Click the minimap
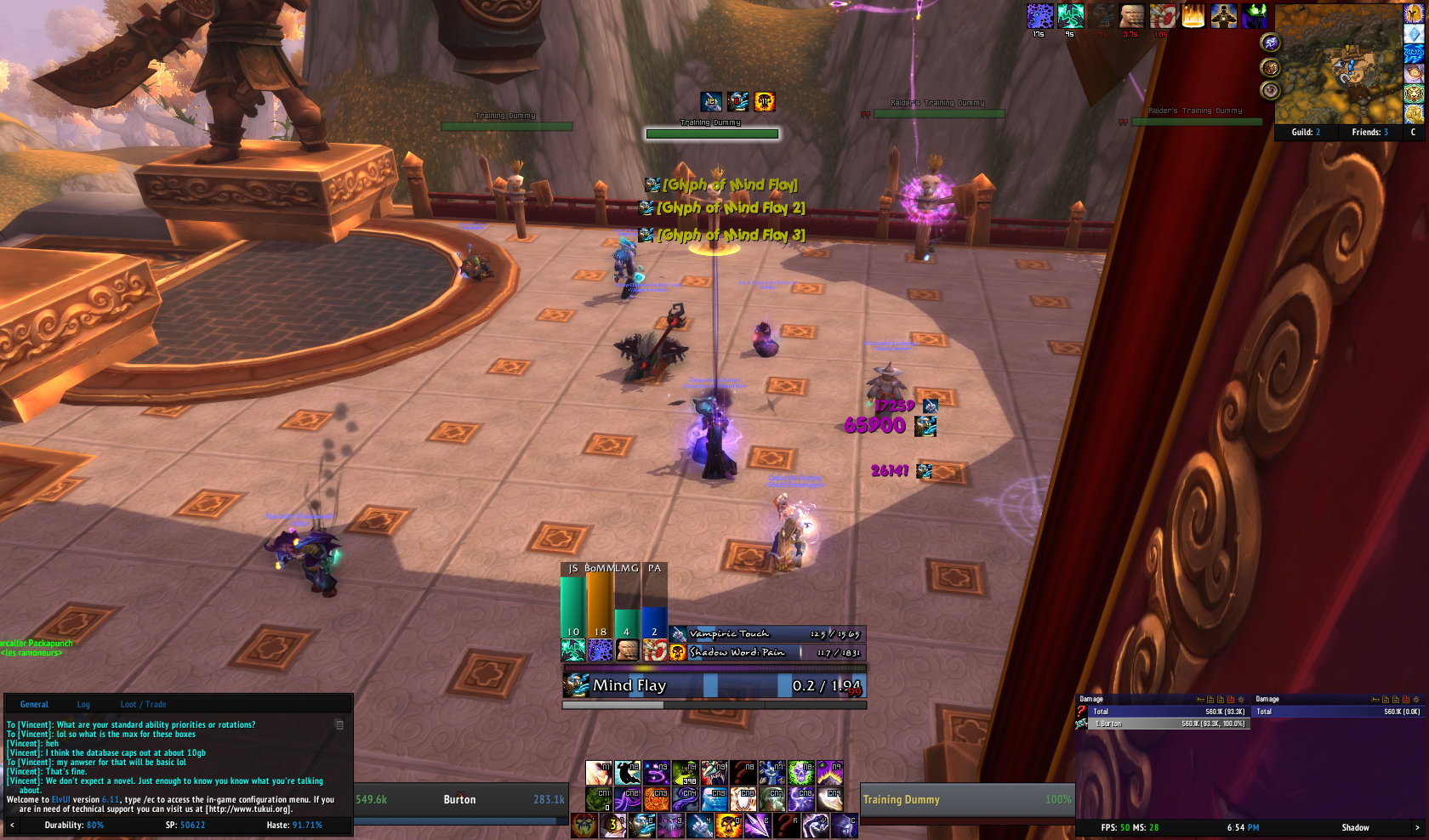The height and width of the screenshot is (840, 1429). [1337, 64]
